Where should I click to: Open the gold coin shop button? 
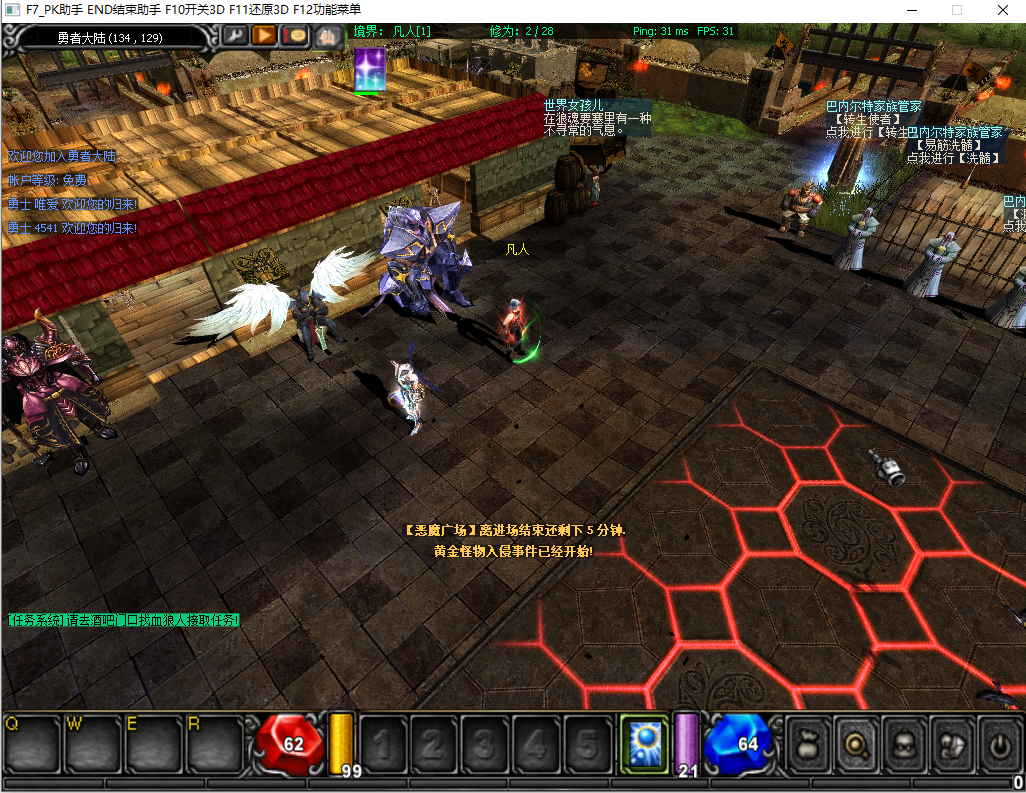[294, 36]
